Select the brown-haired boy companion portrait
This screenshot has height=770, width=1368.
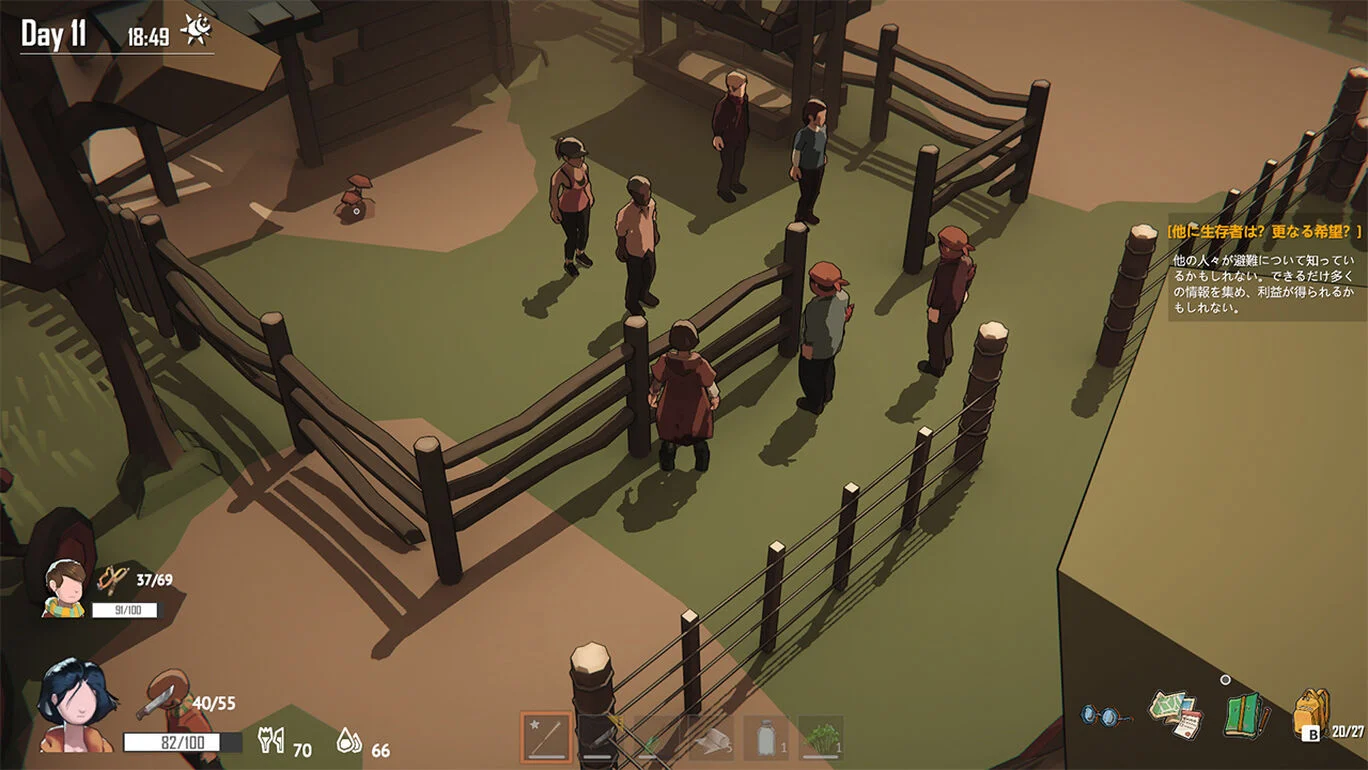pyautogui.click(x=64, y=587)
